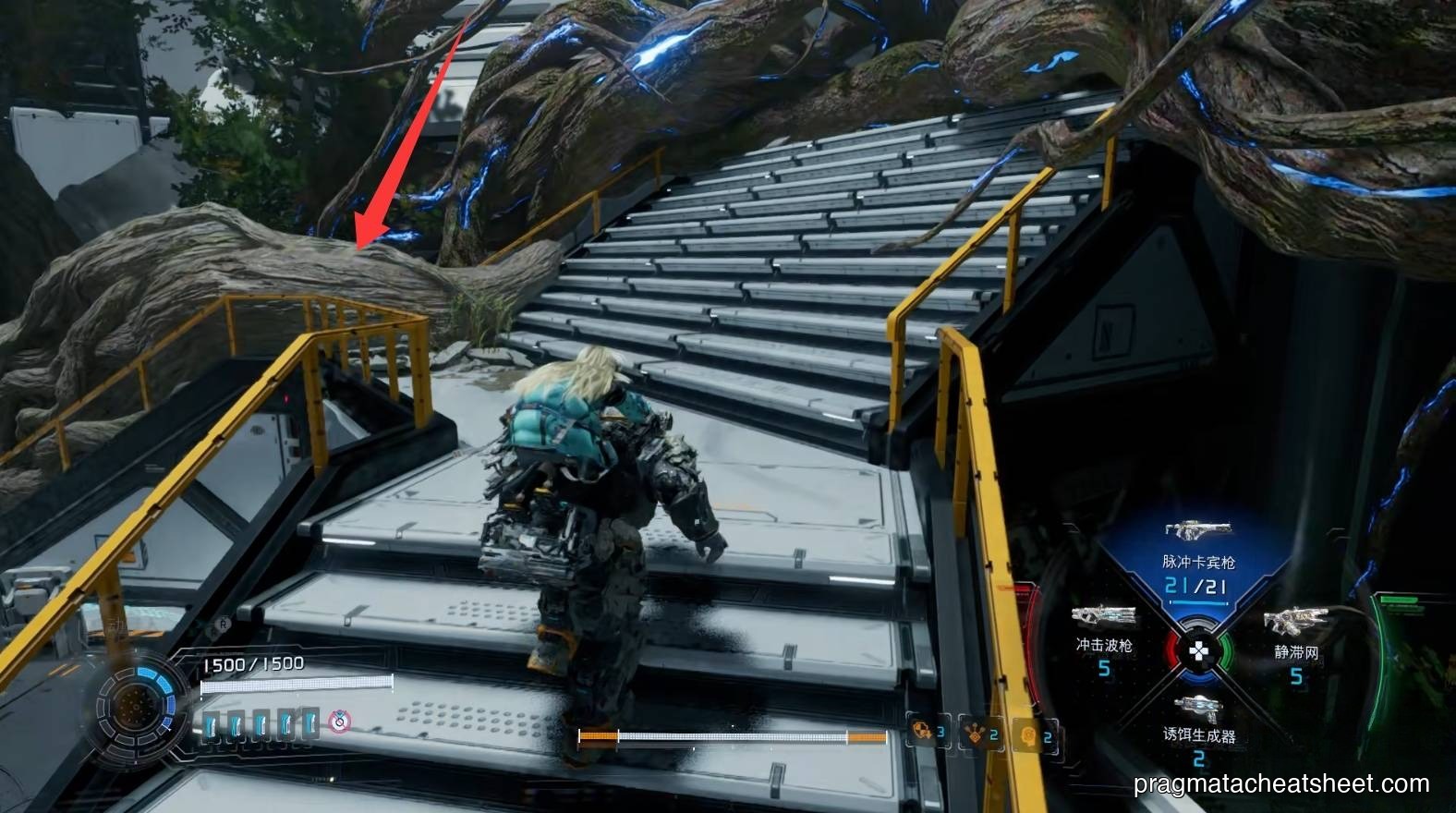Open the pragmatacheatsheet.com watermark link
This screenshot has width=1456, height=813.
click(x=1281, y=784)
